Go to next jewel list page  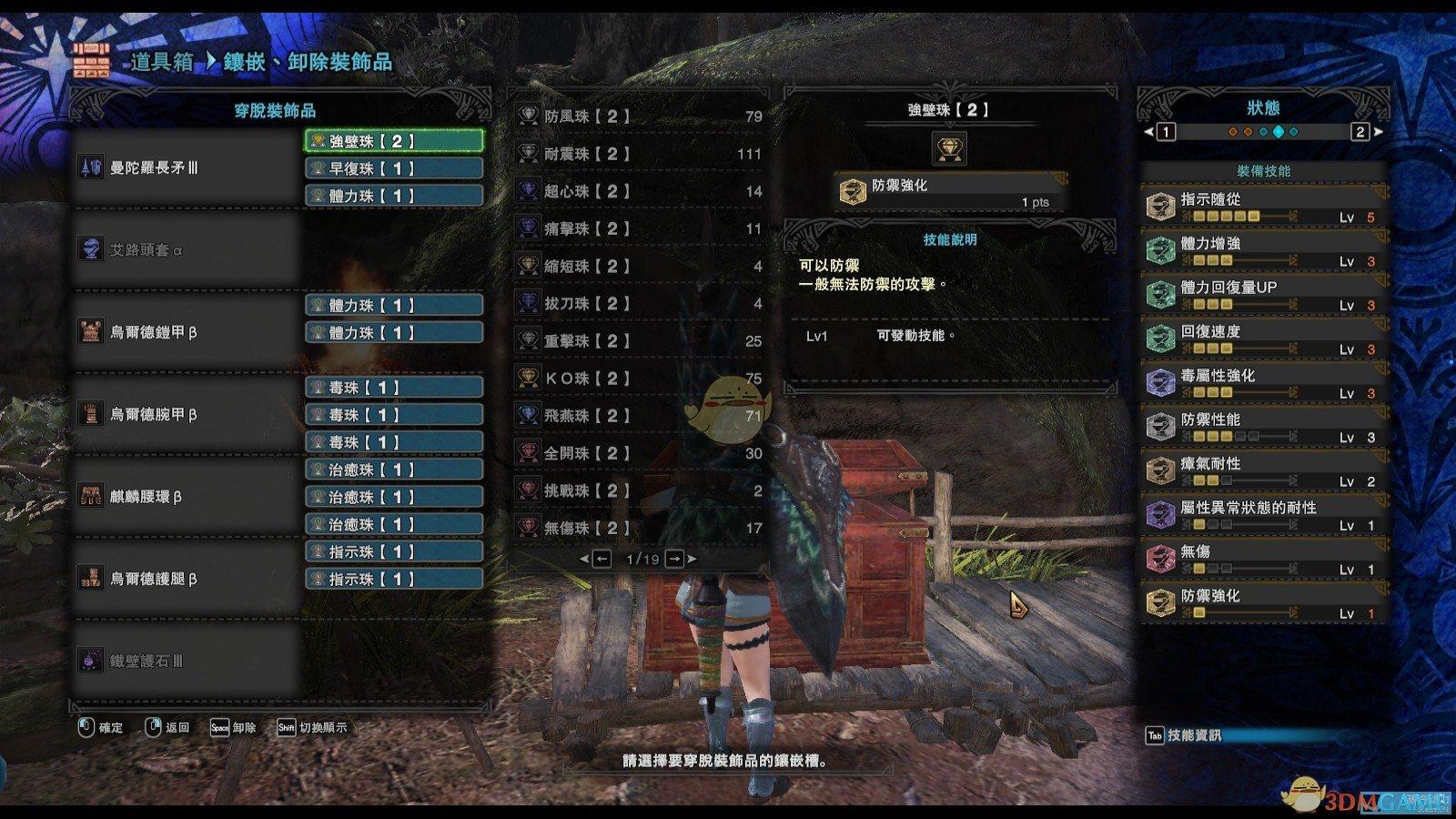click(676, 559)
